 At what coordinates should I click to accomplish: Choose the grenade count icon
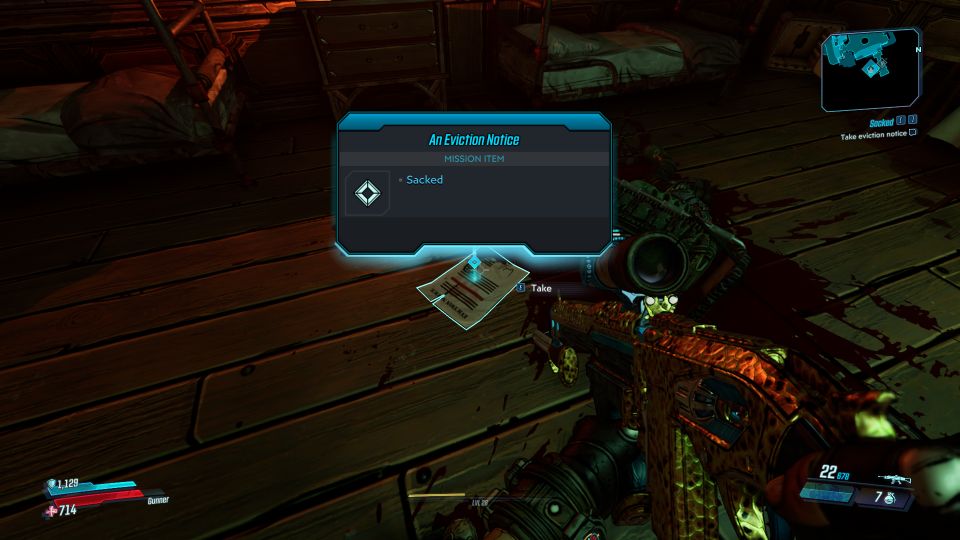pos(888,496)
